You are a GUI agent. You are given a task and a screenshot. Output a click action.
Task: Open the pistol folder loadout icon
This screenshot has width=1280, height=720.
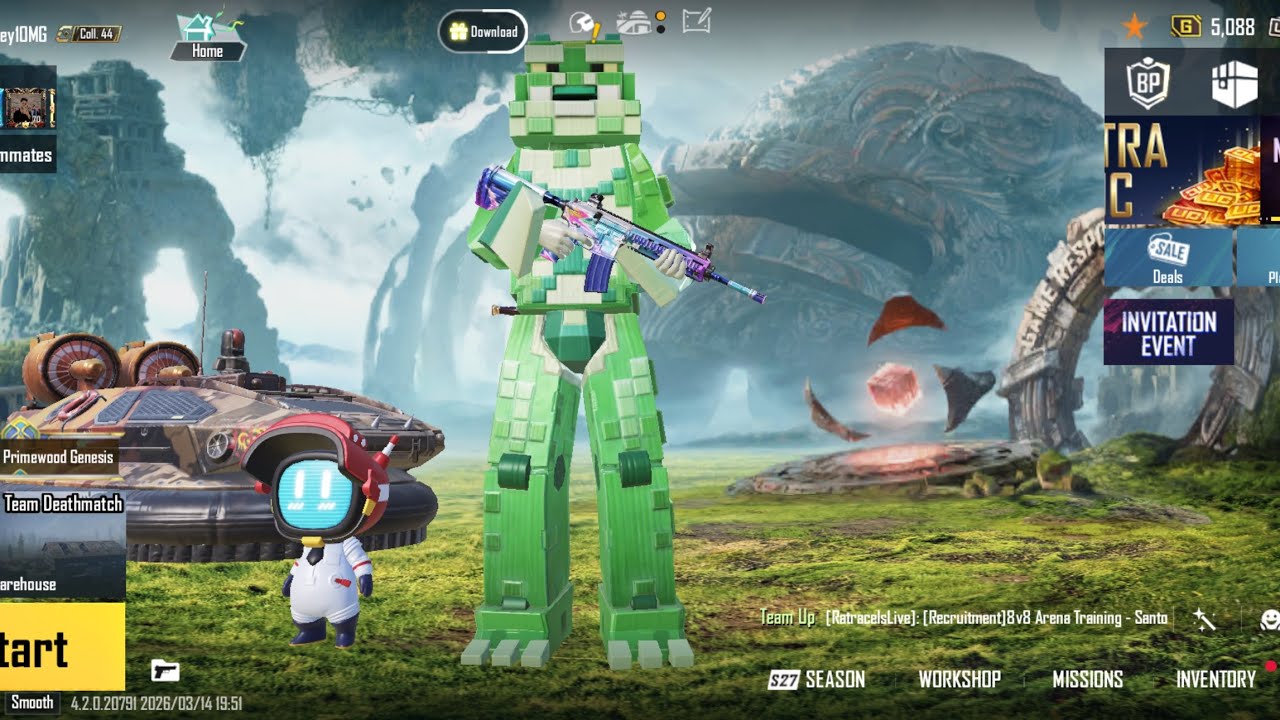(165, 670)
